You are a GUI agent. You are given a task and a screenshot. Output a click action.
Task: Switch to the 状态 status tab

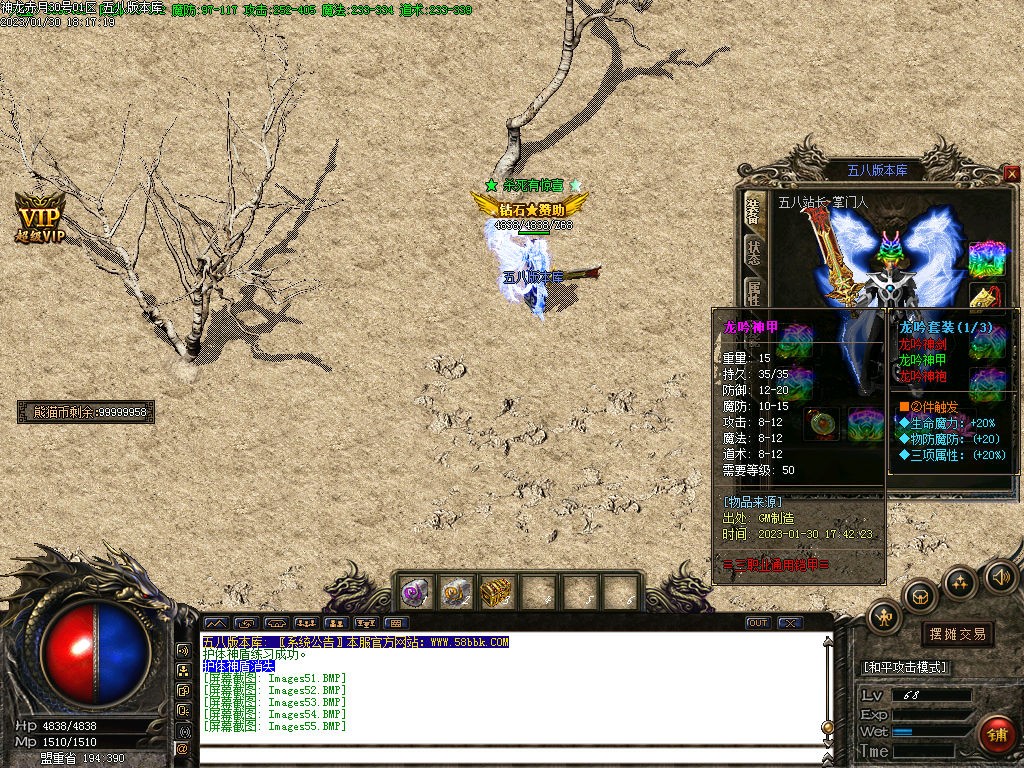752,251
